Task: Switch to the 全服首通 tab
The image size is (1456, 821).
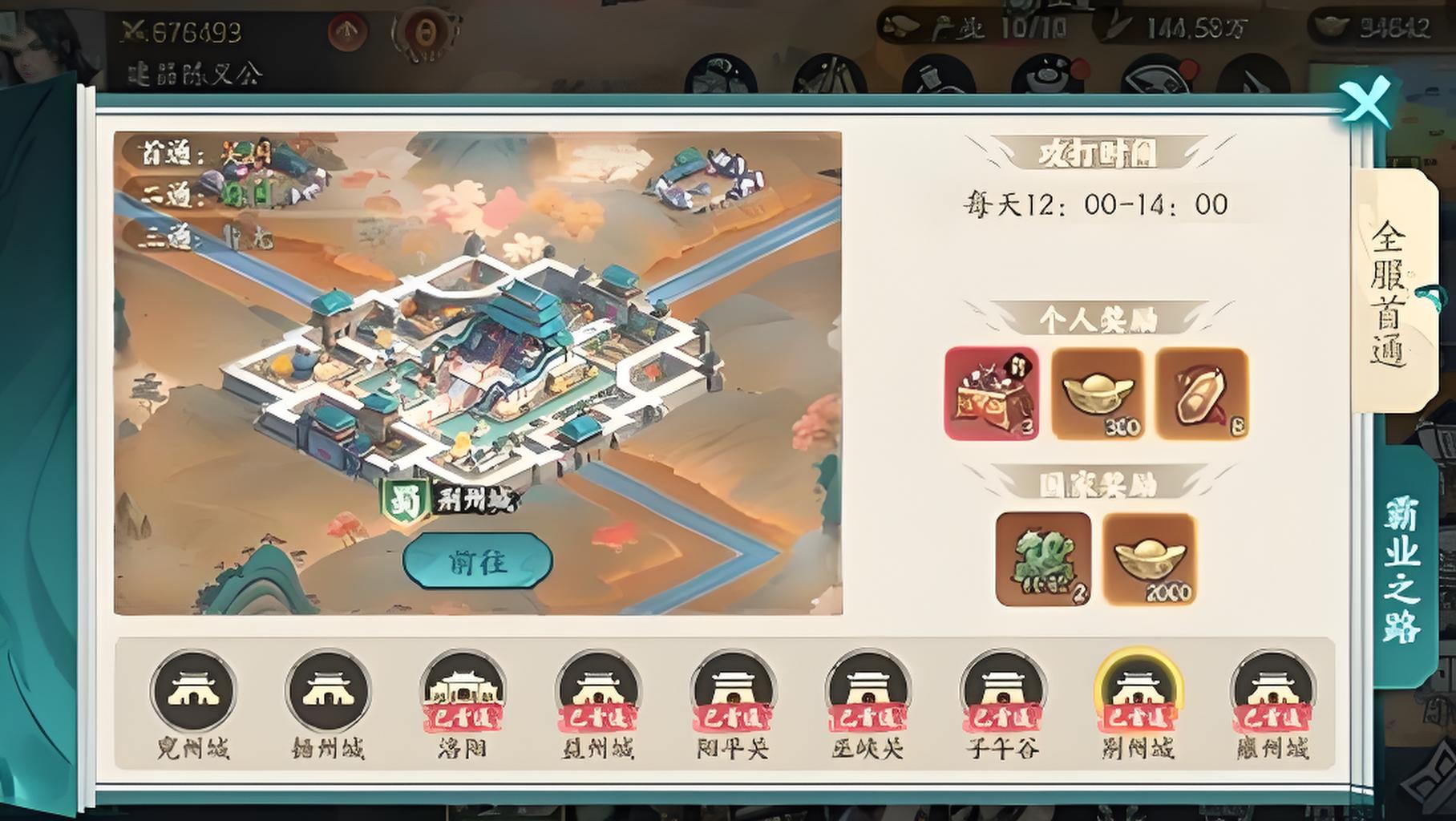Action: pos(1391,291)
